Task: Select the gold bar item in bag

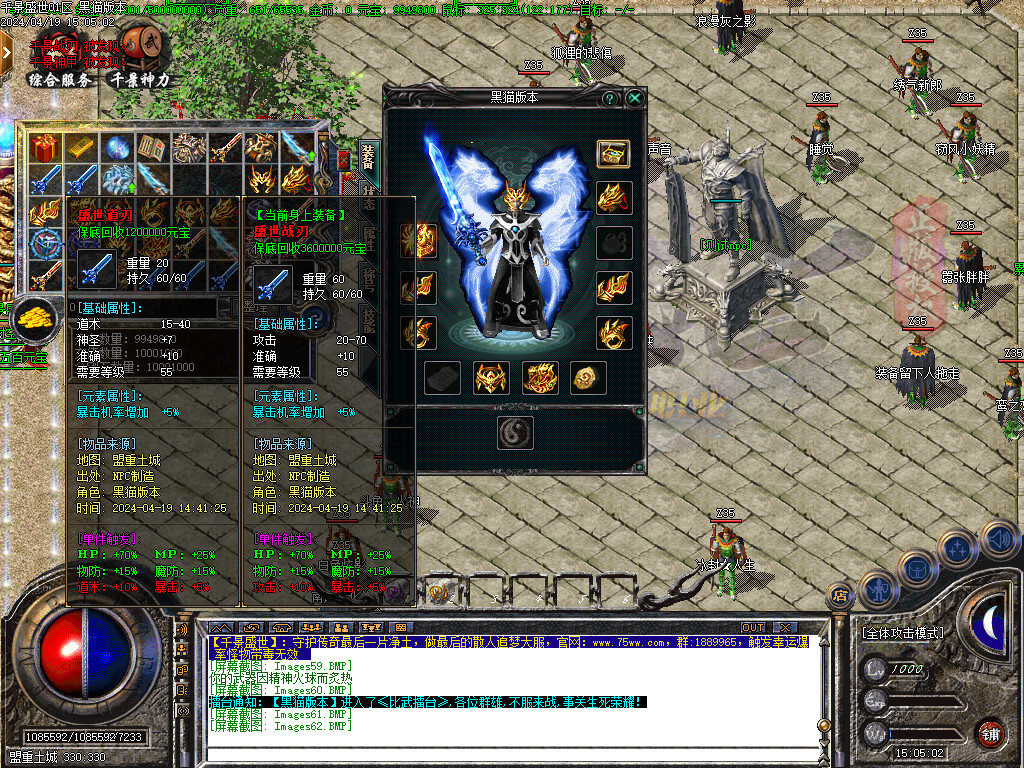Action: [x=79, y=148]
